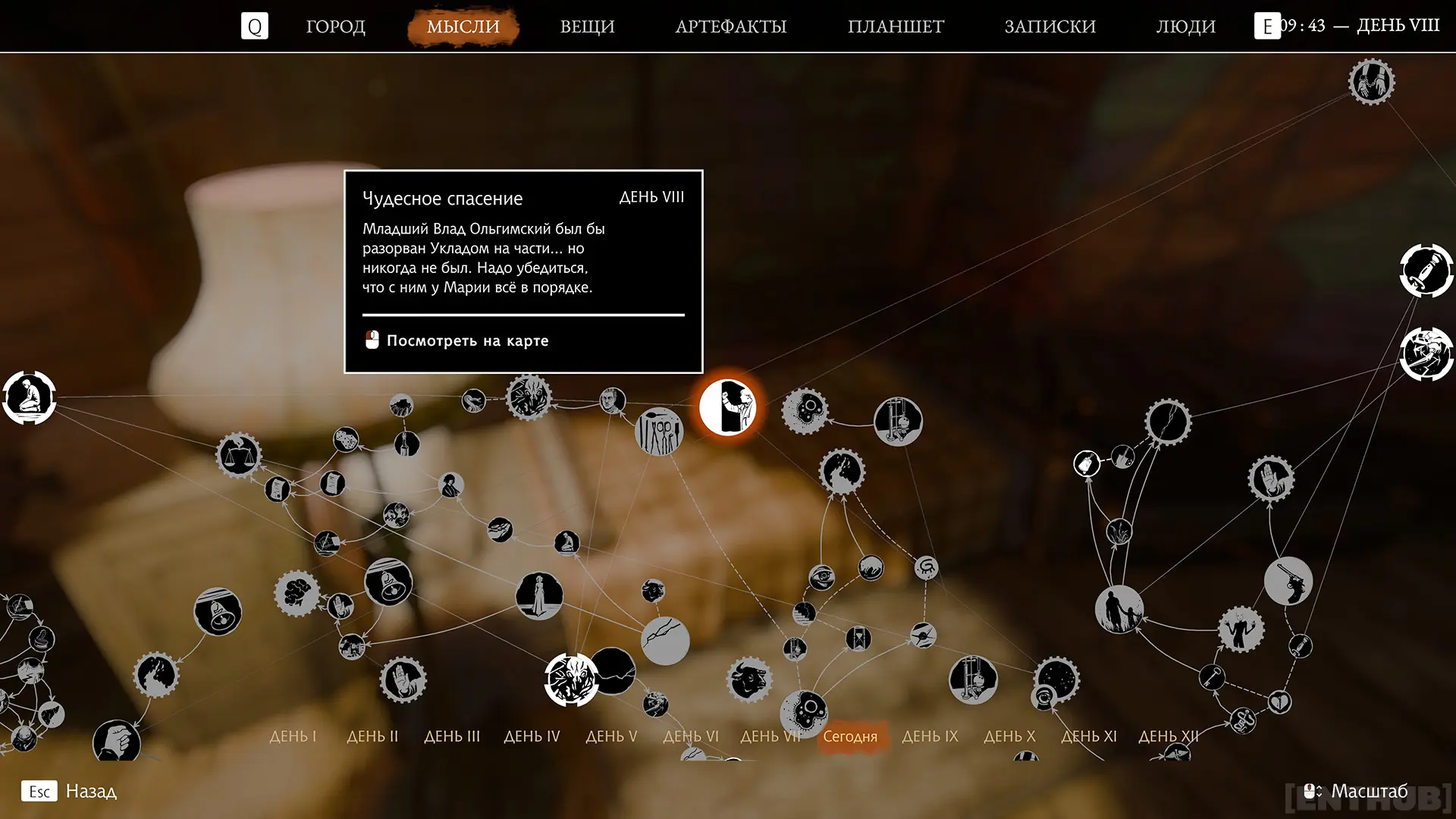This screenshot has width=1456, height=819.
Task: Switch to the ЛЮДИ tab
Action: click(x=1185, y=27)
